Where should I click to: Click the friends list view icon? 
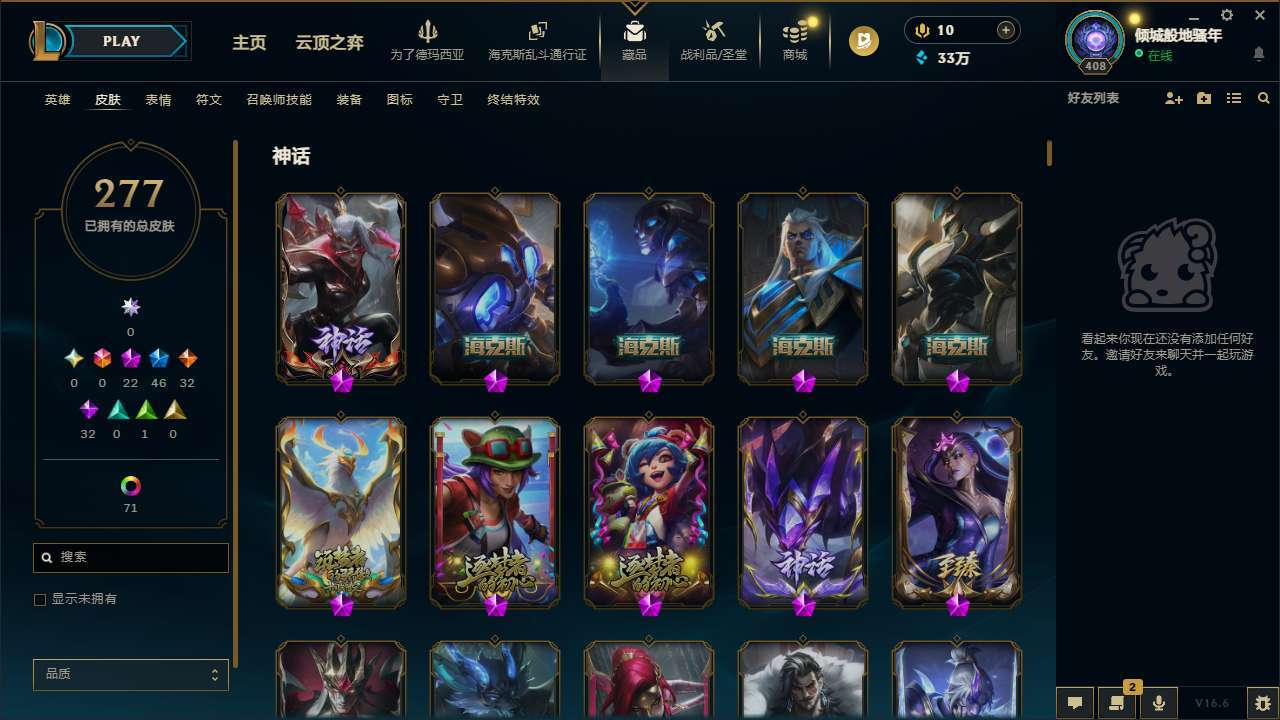tap(1234, 99)
